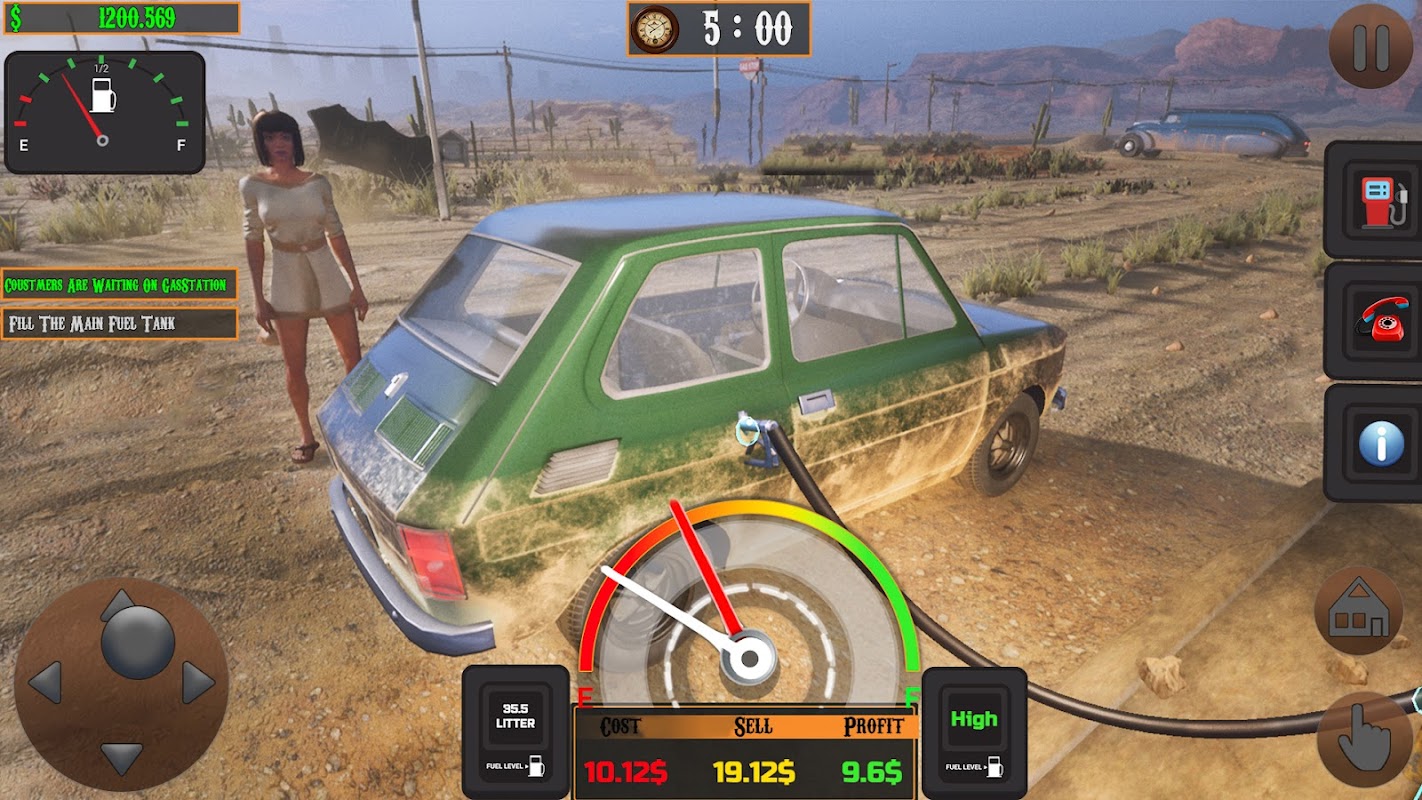
Task: Pause the game with the round button
Action: (1371, 46)
